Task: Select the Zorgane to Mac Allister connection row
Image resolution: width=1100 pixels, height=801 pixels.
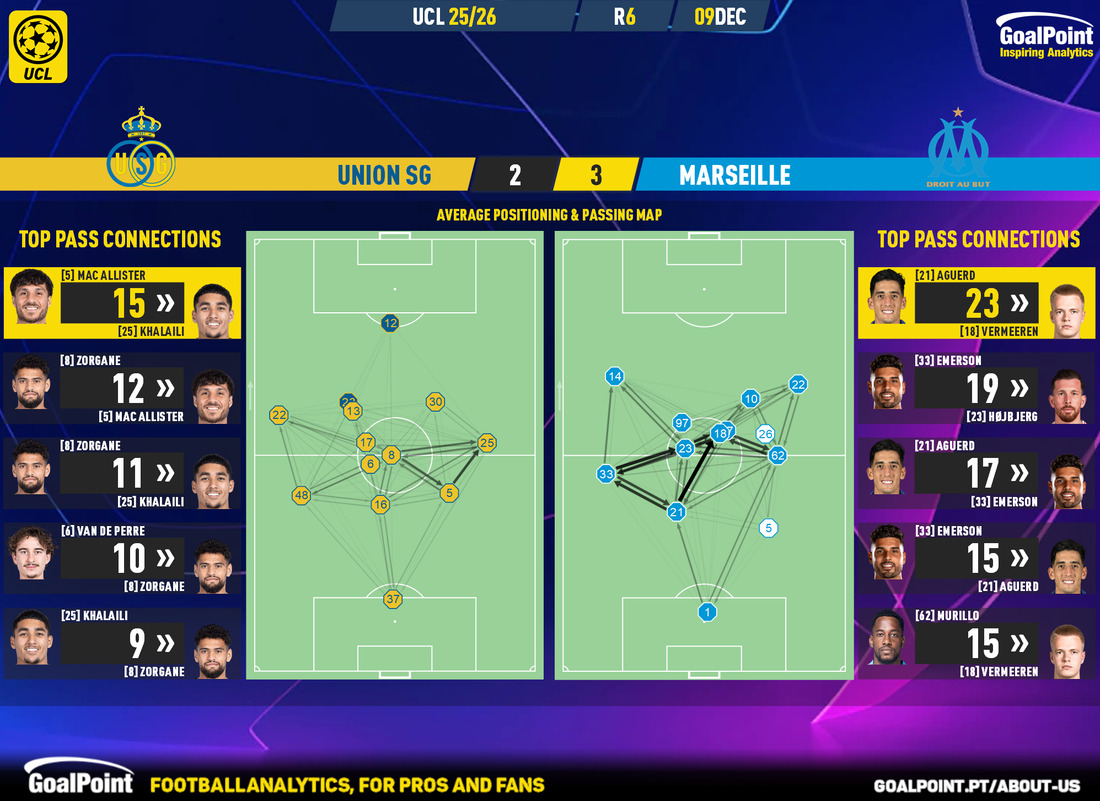Action: click(x=121, y=388)
